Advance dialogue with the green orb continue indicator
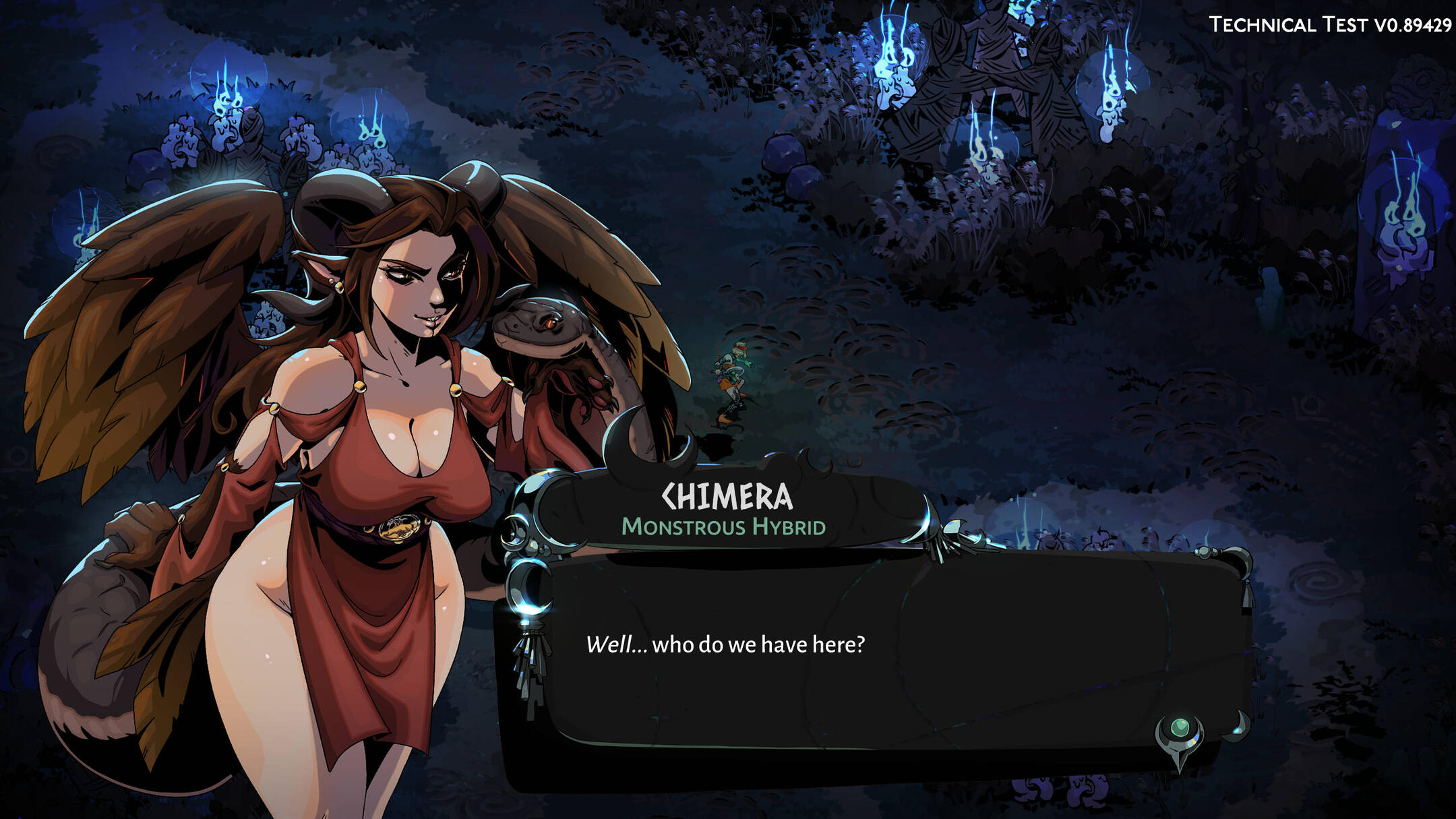 pos(1180,729)
